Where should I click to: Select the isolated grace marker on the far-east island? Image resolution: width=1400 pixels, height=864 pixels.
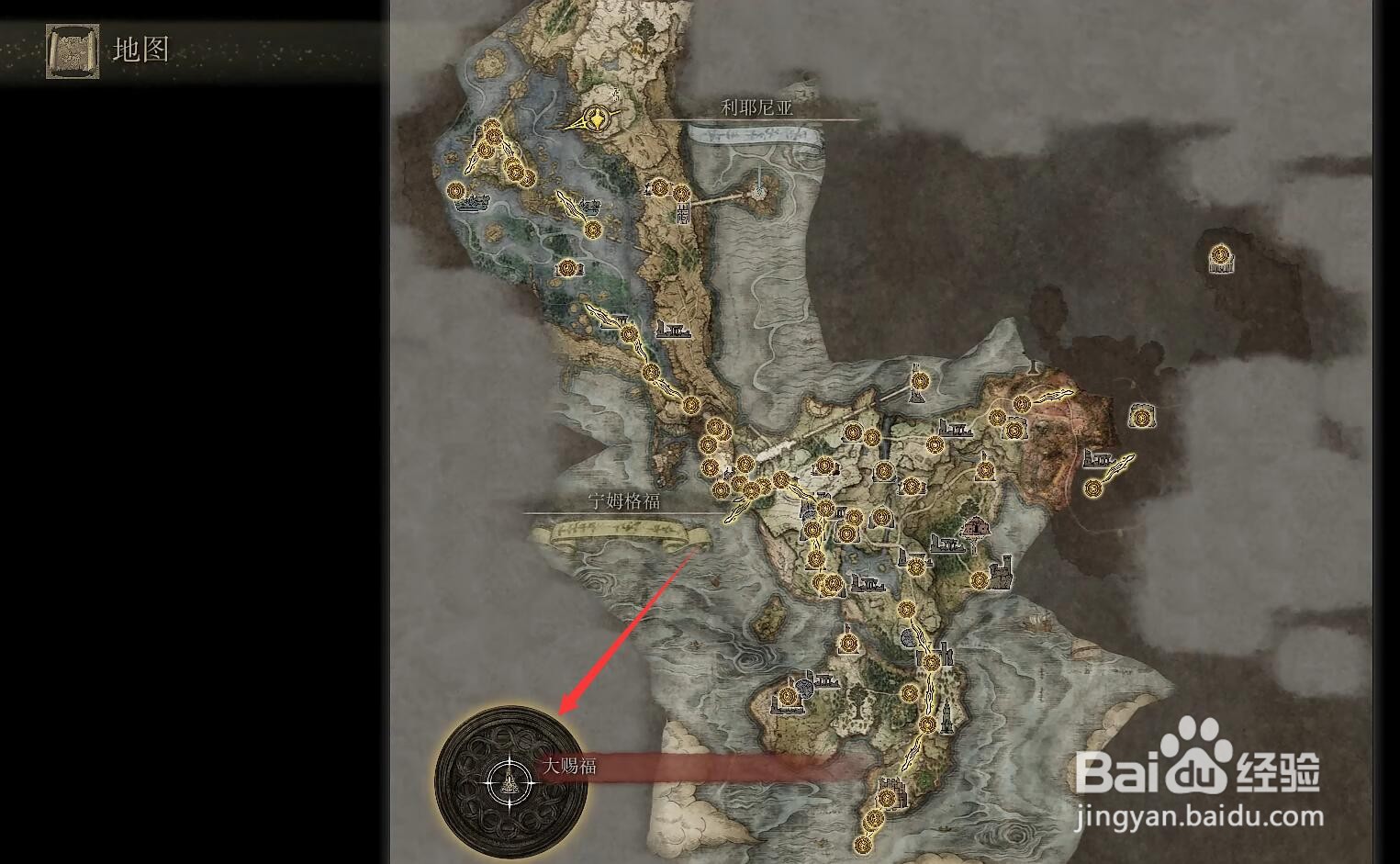(x=1221, y=258)
